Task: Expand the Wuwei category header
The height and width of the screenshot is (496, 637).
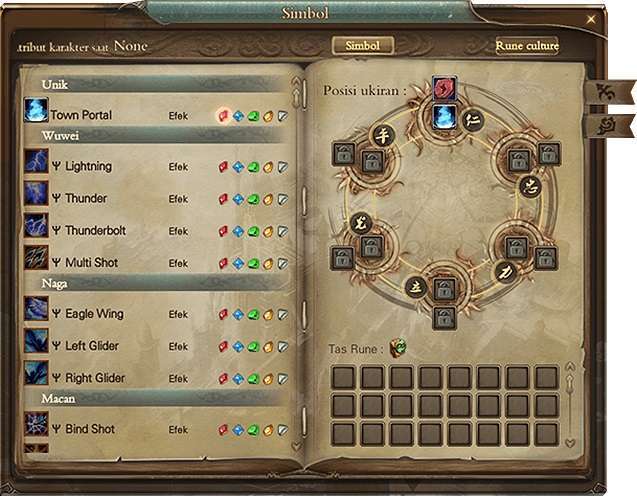Action: tap(60, 134)
